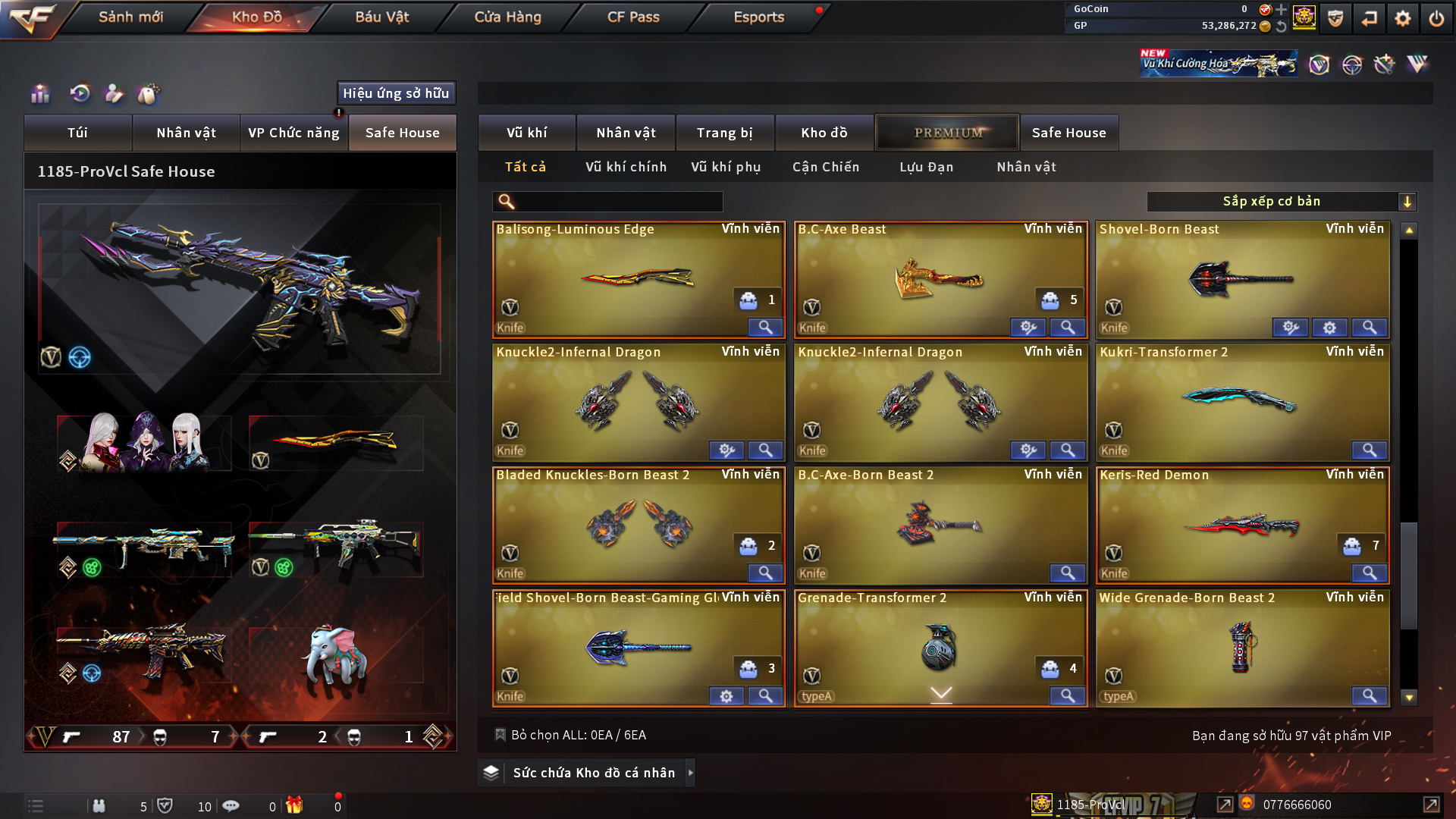1456x819 pixels.
Task: Switch to the VP Chức năng tab
Action: tap(293, 133)
